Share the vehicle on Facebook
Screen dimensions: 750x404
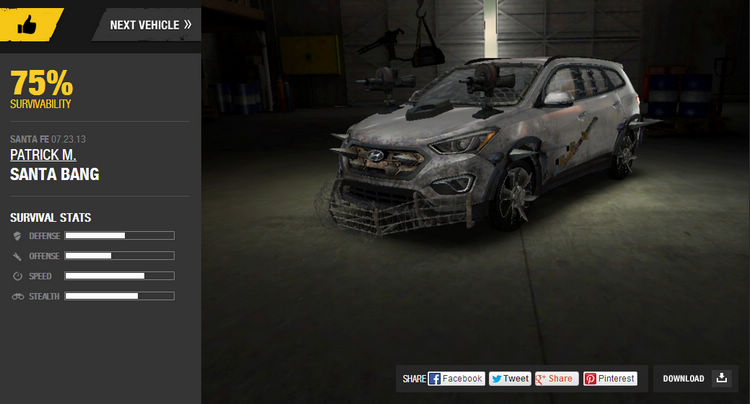(x=456, y=379)
